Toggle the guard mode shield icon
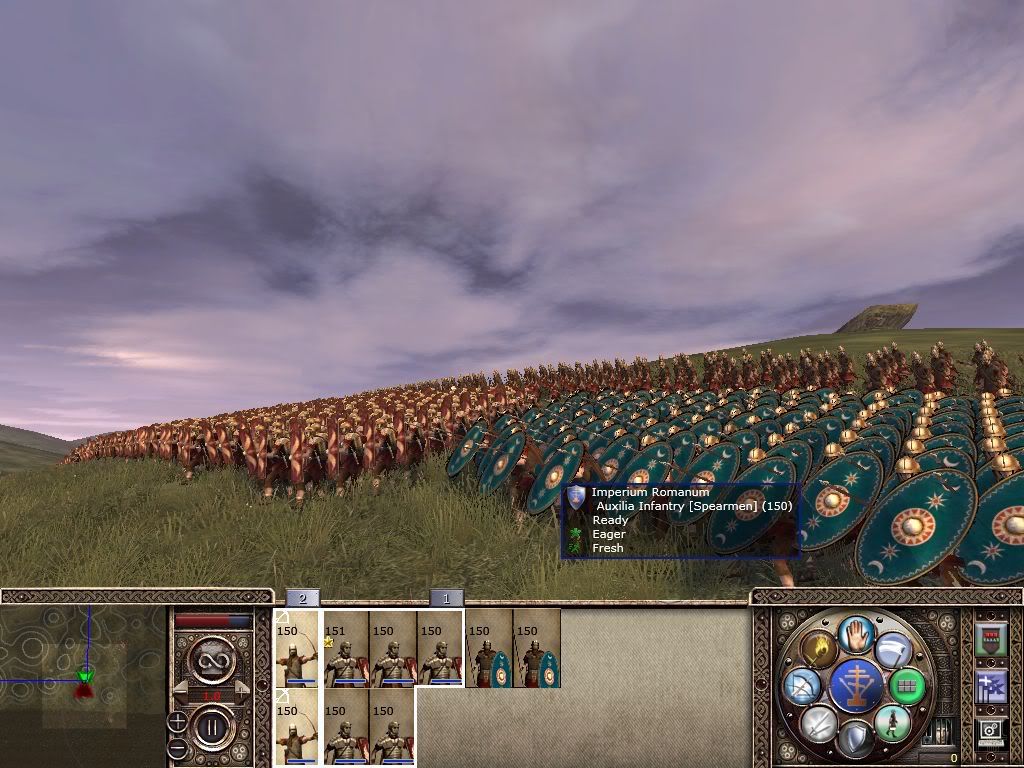 [x=856, y=740]
